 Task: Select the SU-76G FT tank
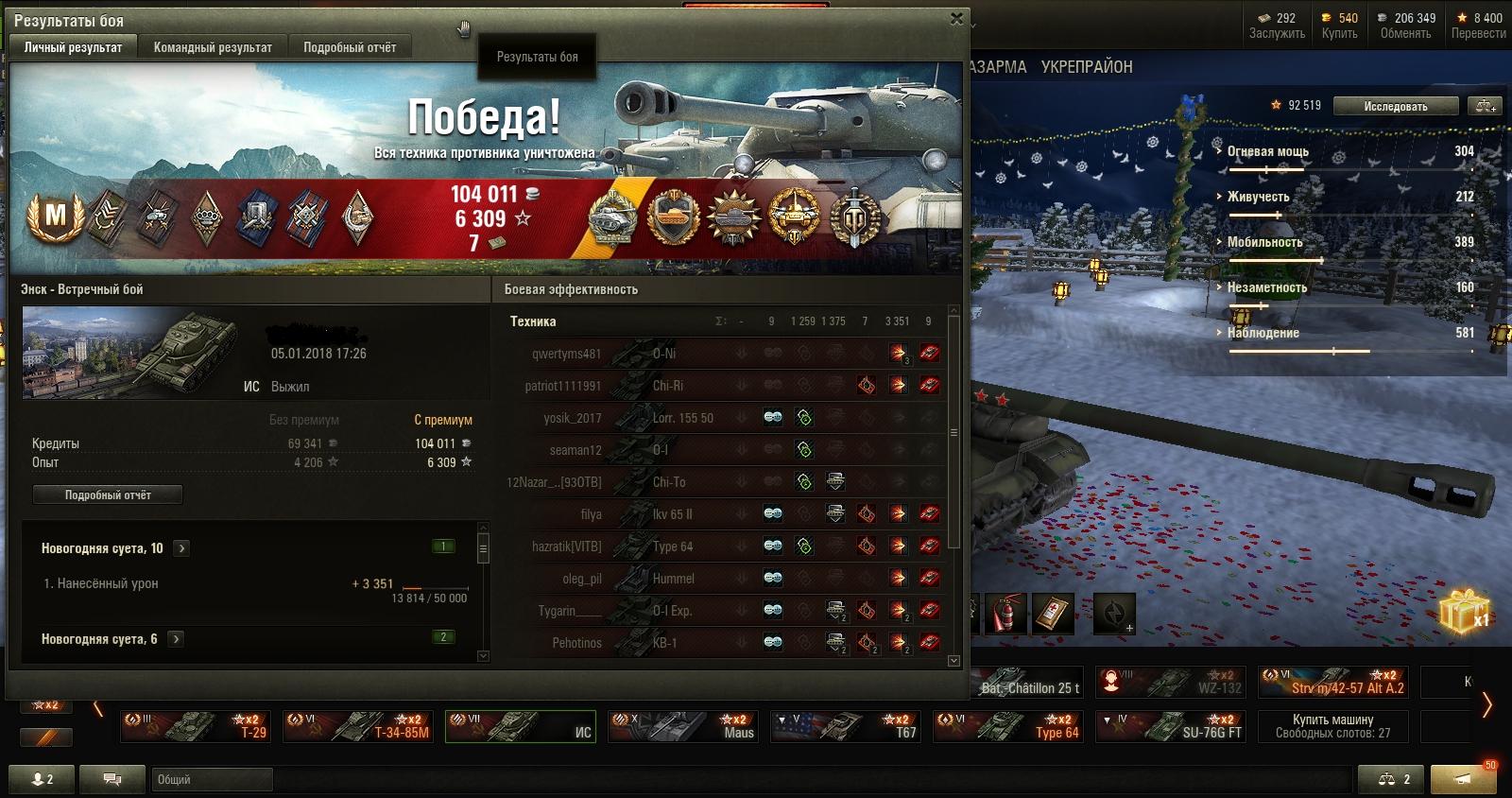pos(1170,726)
